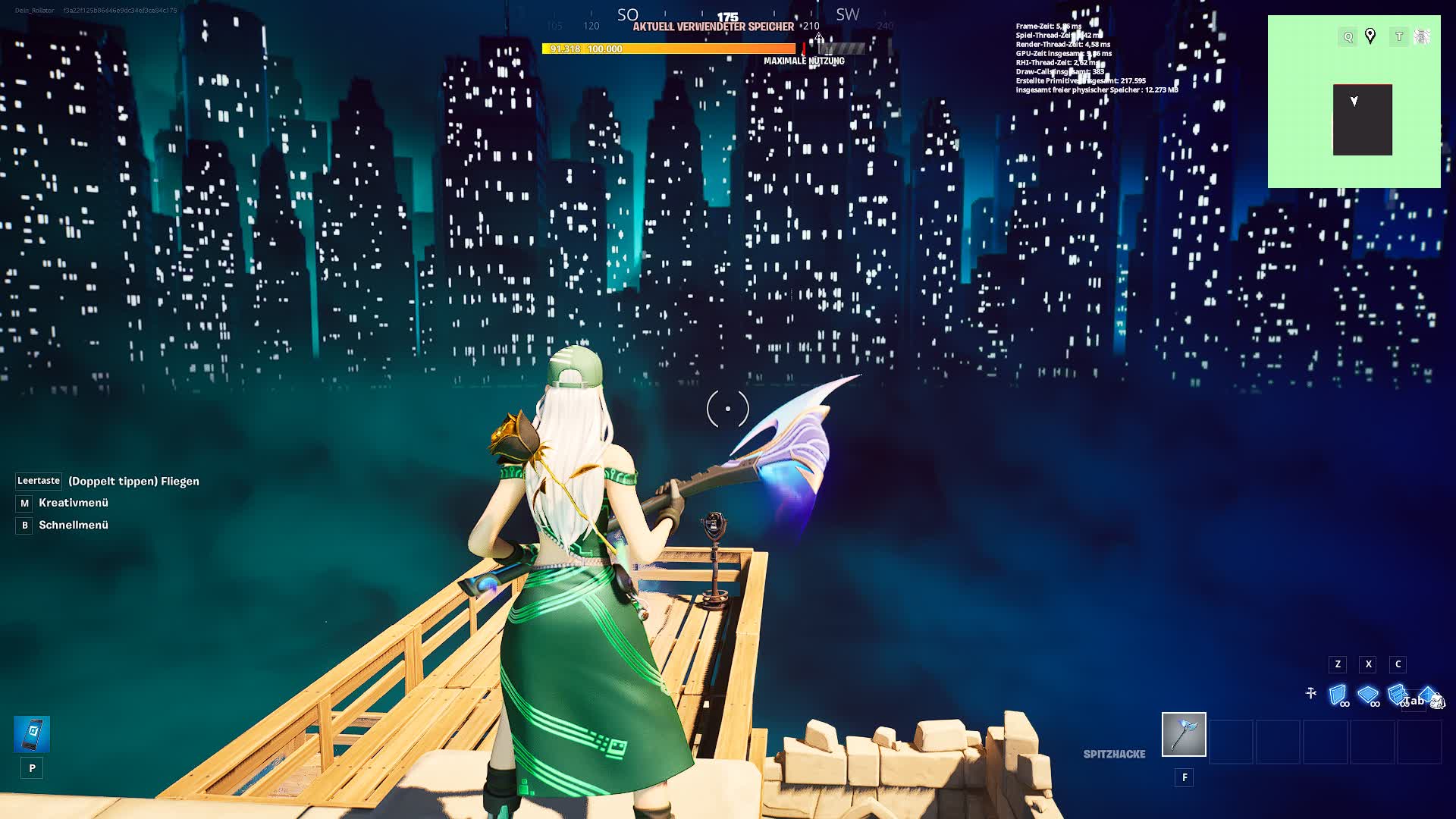Toggle the build mode tools icon

coord(1310,693)
